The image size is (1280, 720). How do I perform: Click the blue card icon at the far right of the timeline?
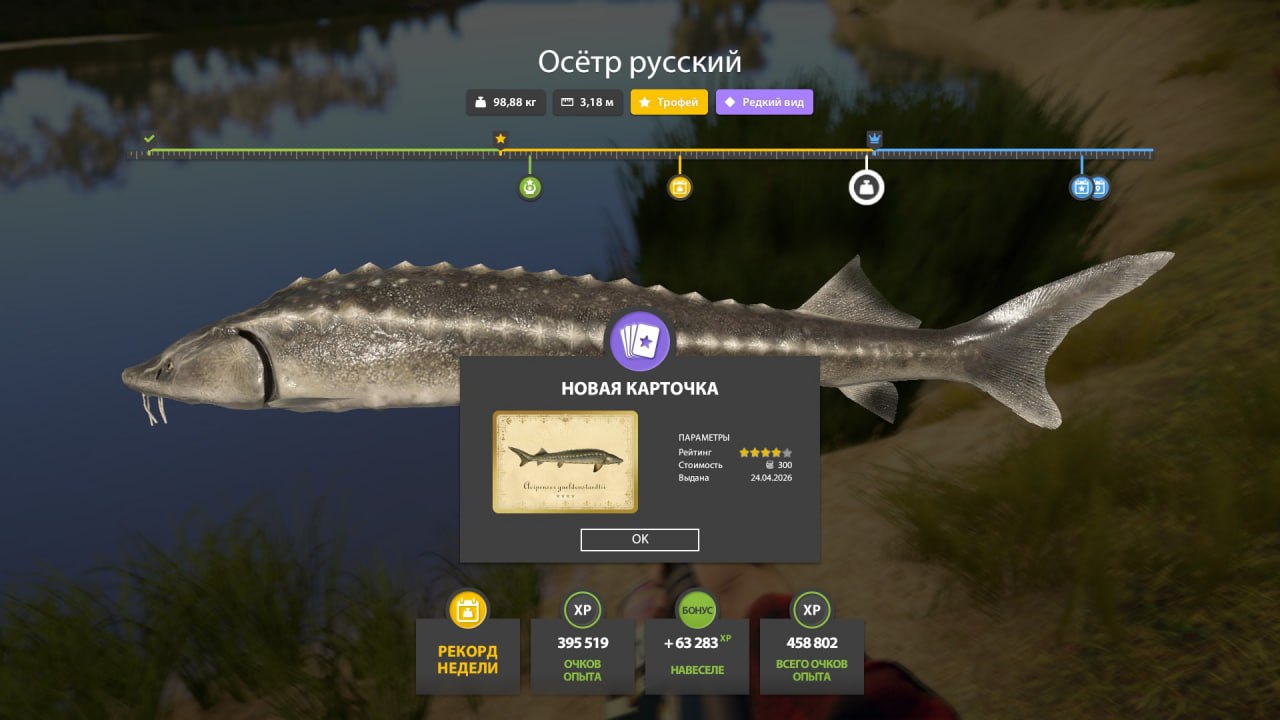pyautogui.click(x=1101, y=187)
